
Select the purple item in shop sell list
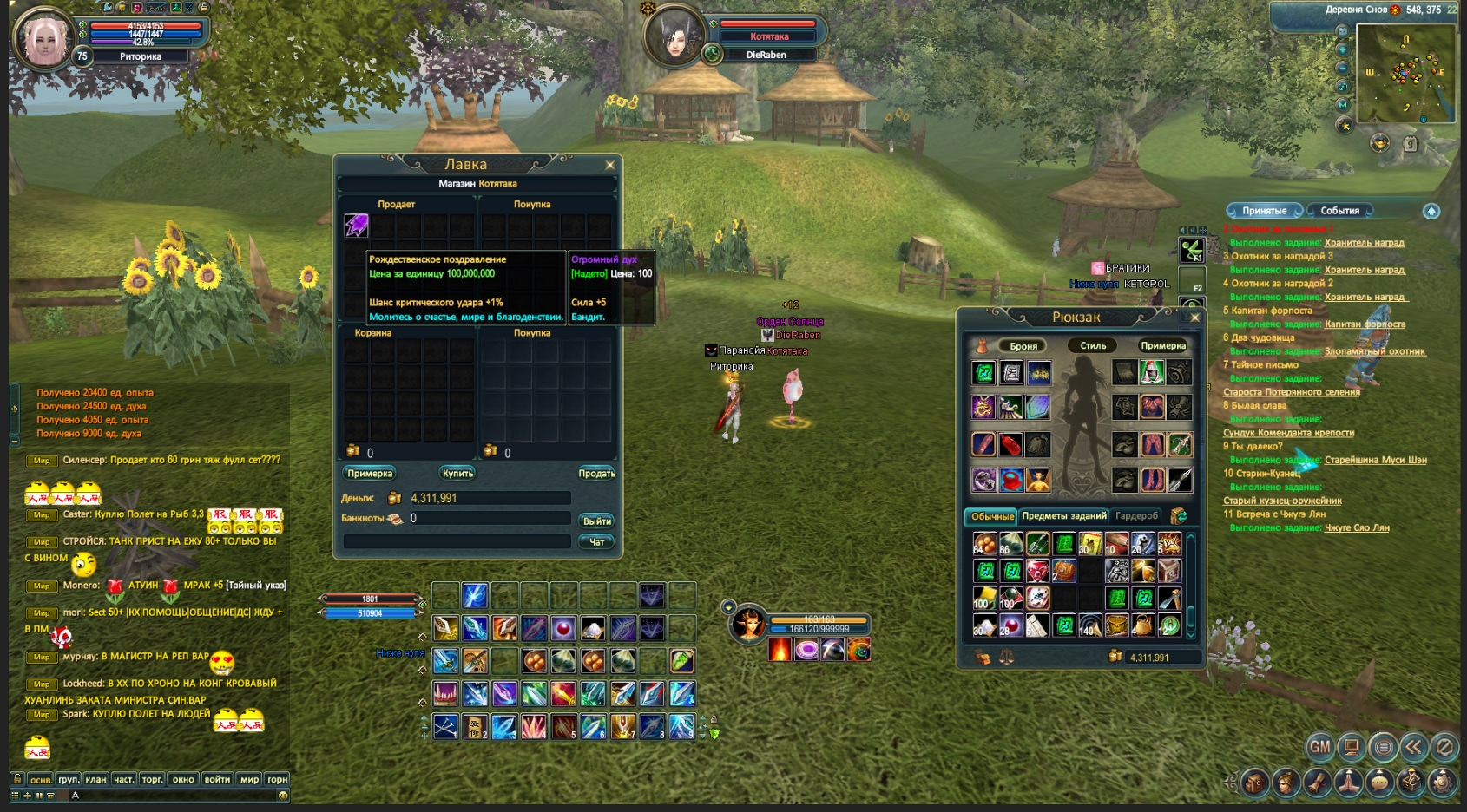(357, 226)
